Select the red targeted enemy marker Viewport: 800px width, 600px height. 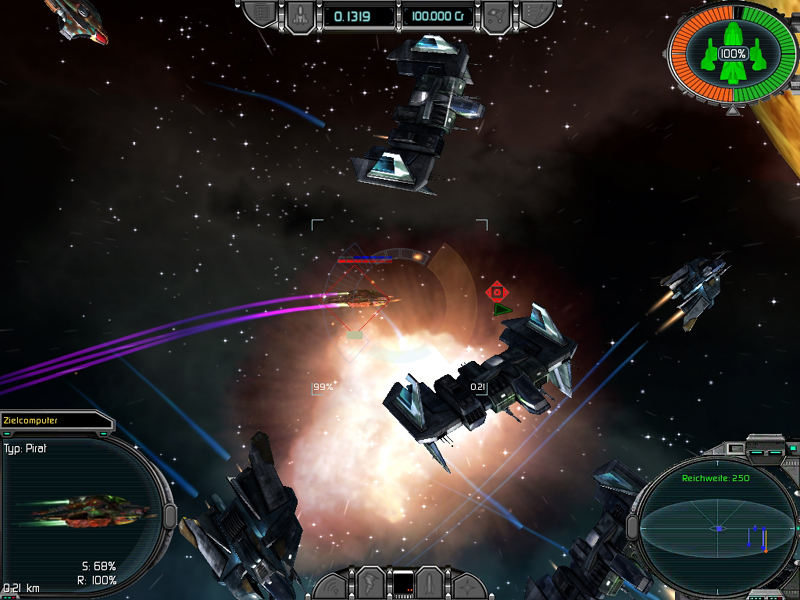coord(496,292)
